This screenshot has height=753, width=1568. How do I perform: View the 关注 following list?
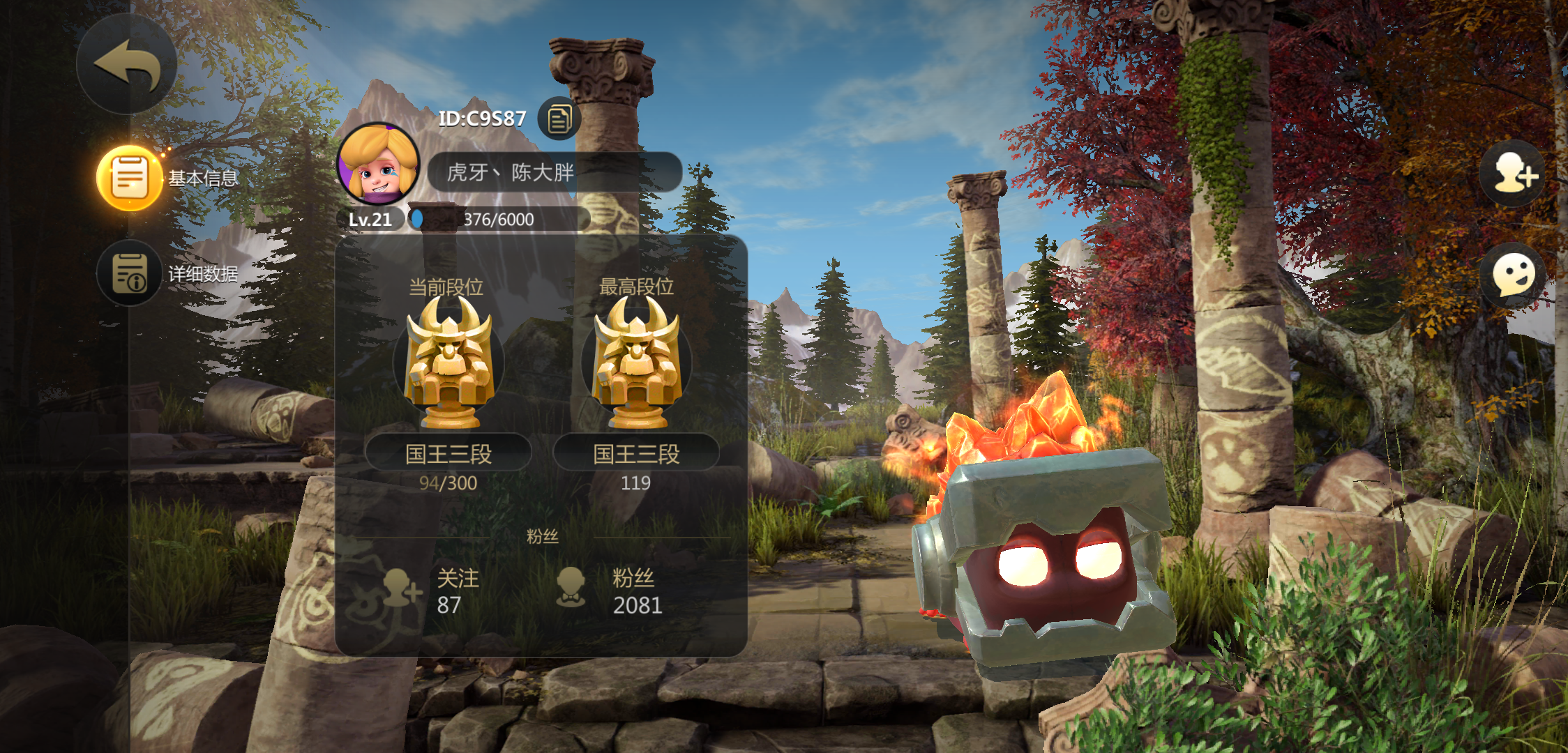[x=434, y=591]
